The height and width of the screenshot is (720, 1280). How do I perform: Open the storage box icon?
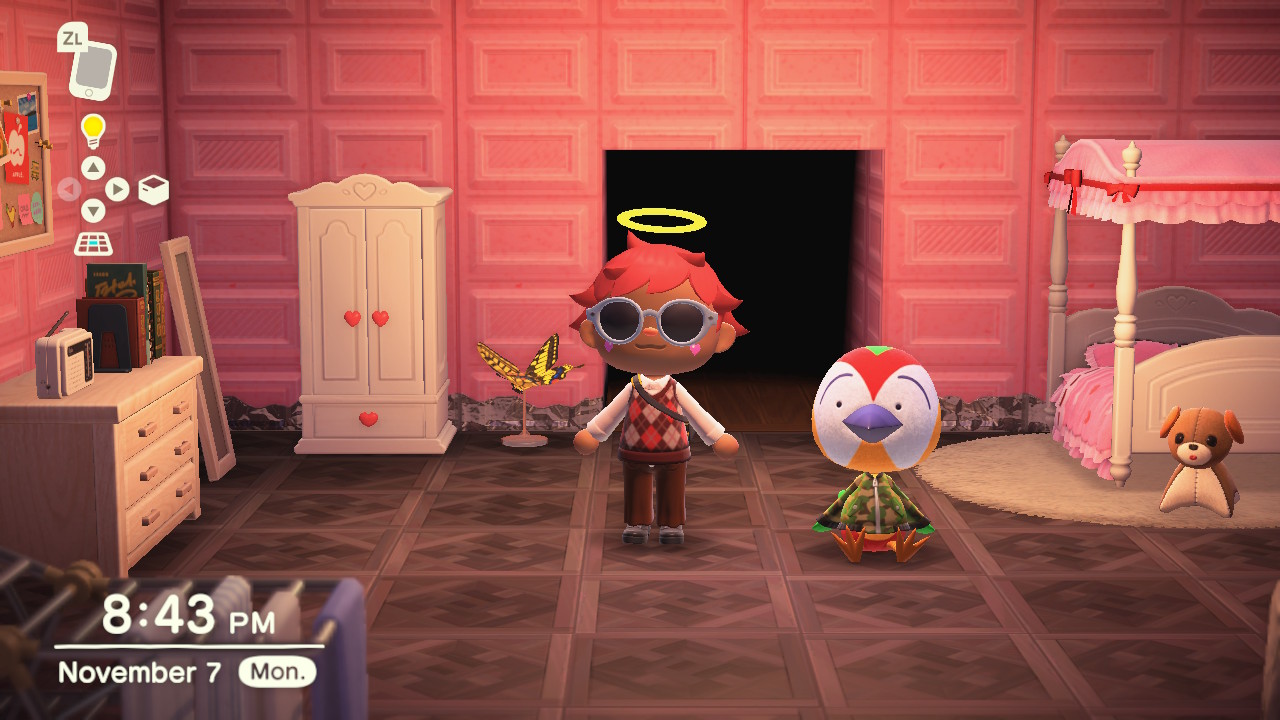pyautogui.click(x=153, y=189)
